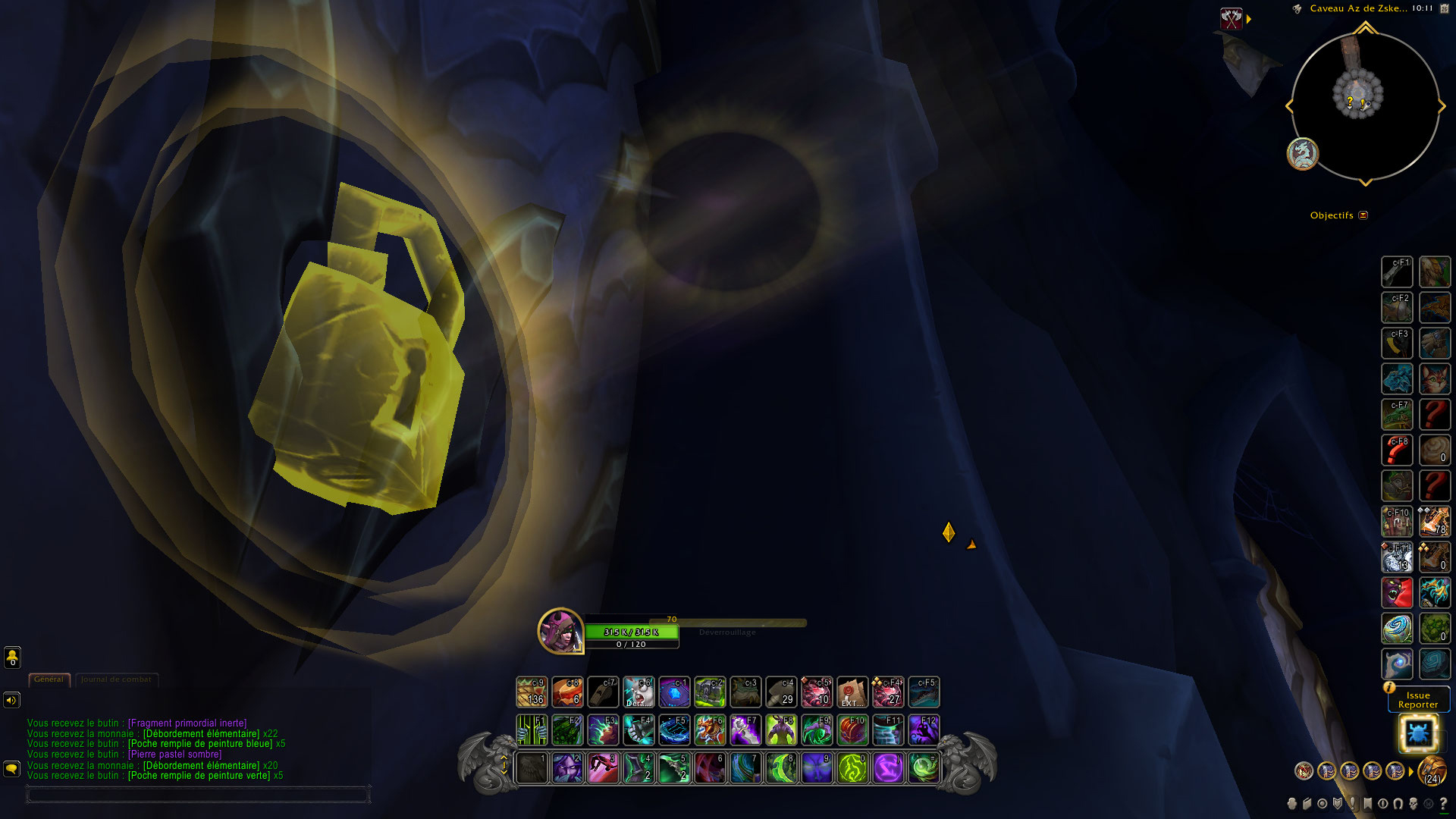Open the main backpack showing 24
This screenshot has width=1456, height=819.
coord(1432,771)
